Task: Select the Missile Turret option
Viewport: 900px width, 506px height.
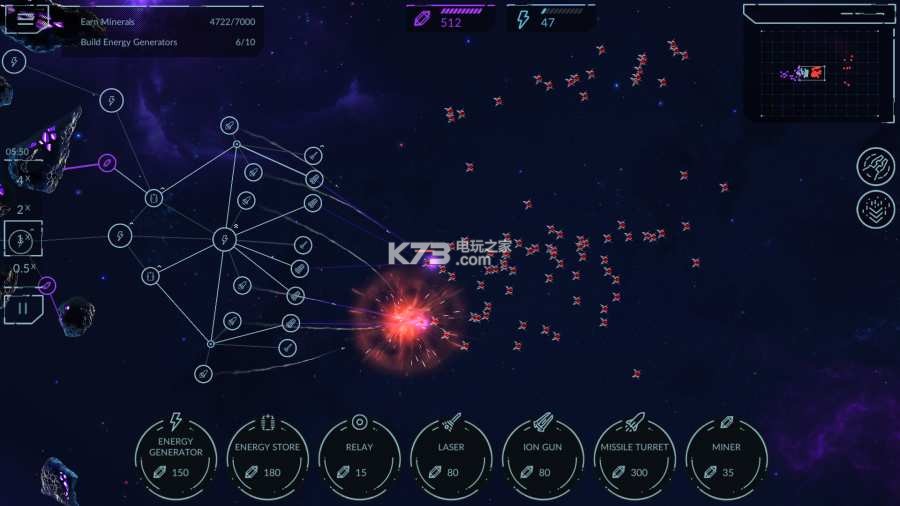Action: point(635,456)
